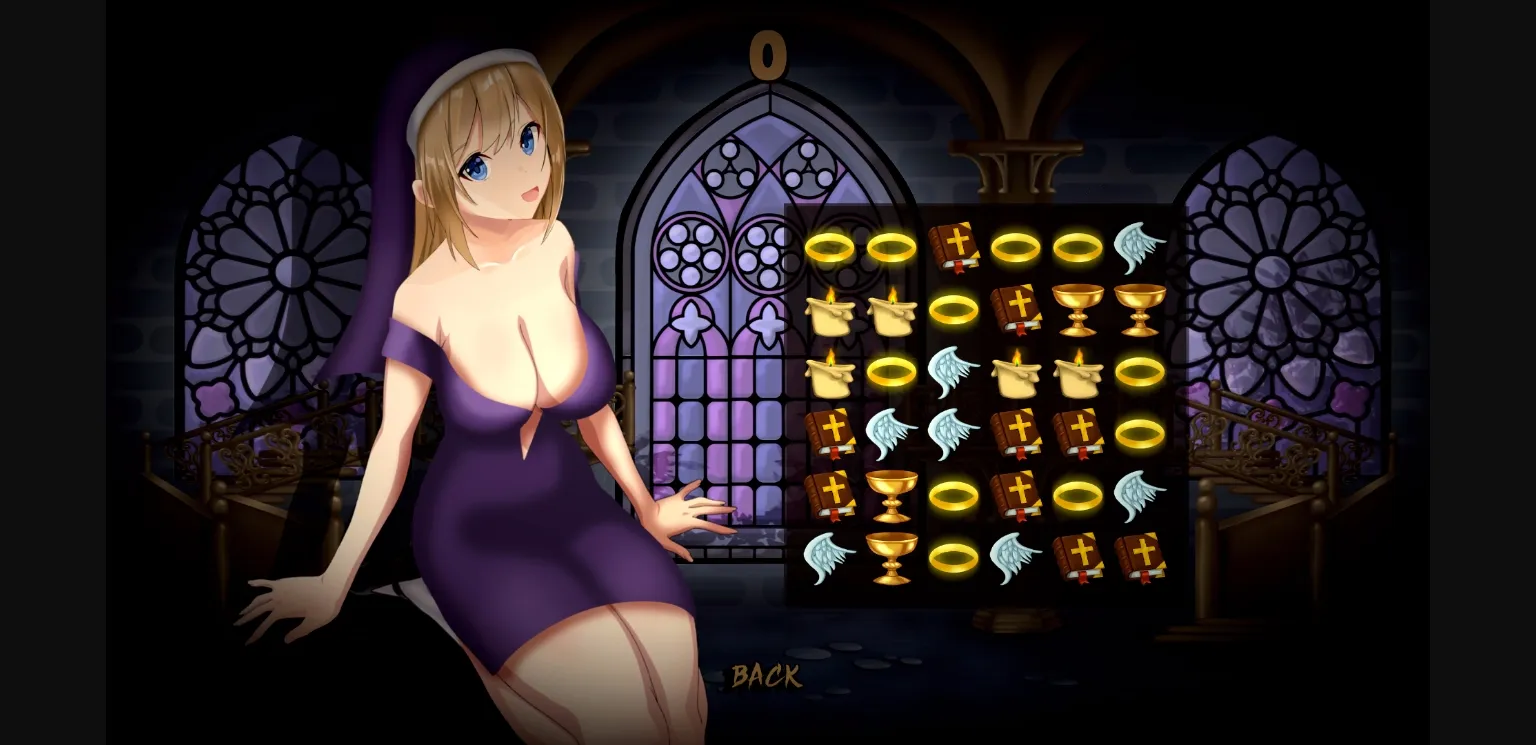The image size is (1536, 745).
Task: Select the halo ring in the middle of row five
Action: [x=953, y=496]
